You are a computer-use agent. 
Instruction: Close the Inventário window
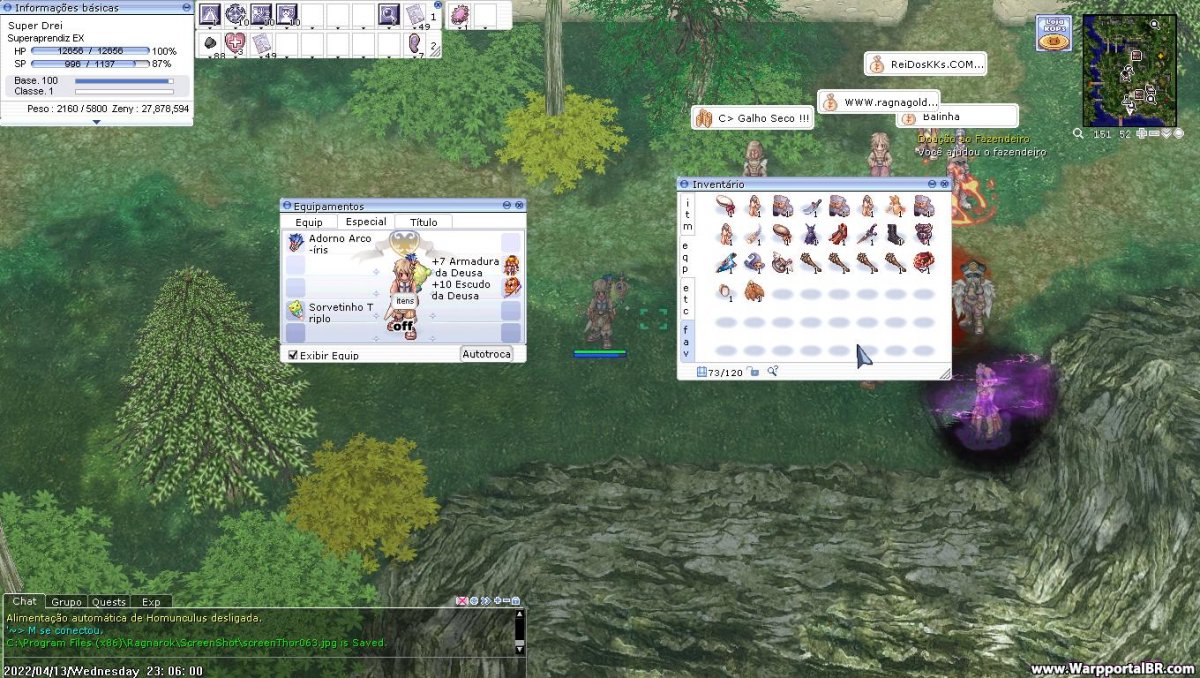coord(944,184)
